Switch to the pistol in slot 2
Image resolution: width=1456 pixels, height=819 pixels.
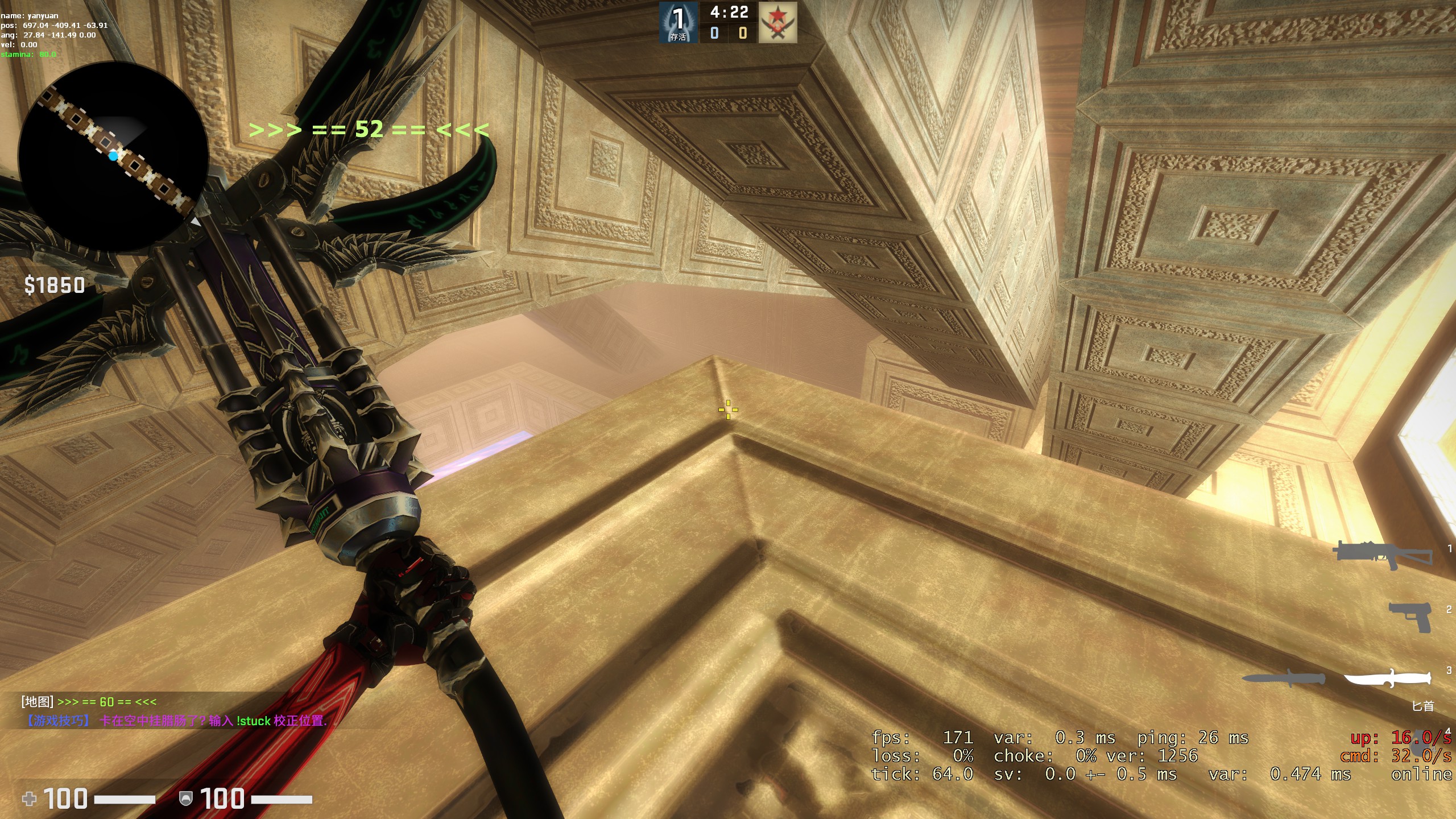1410,617
